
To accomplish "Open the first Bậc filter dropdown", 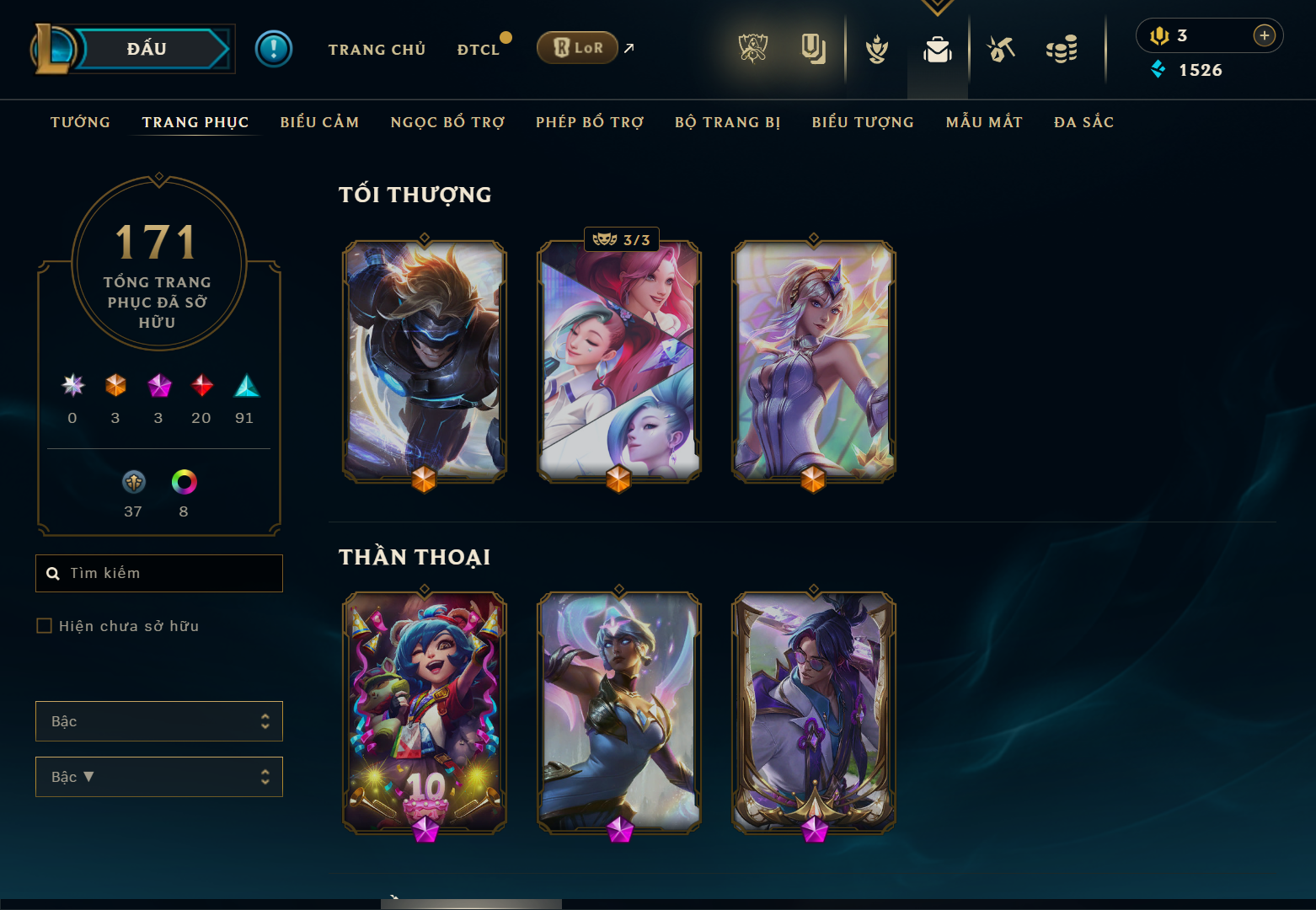I will [159, 721].
